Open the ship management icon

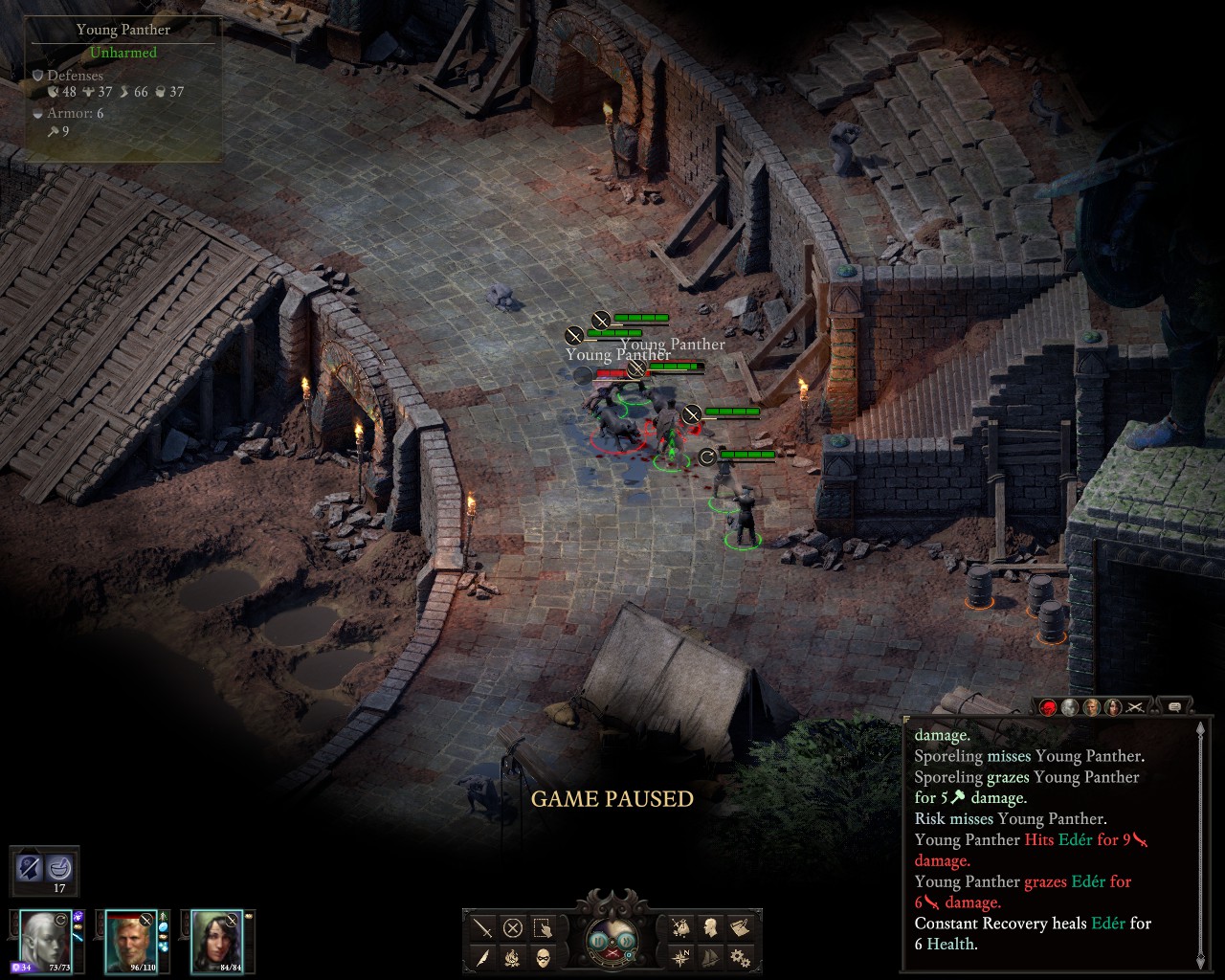coord(710,957)
